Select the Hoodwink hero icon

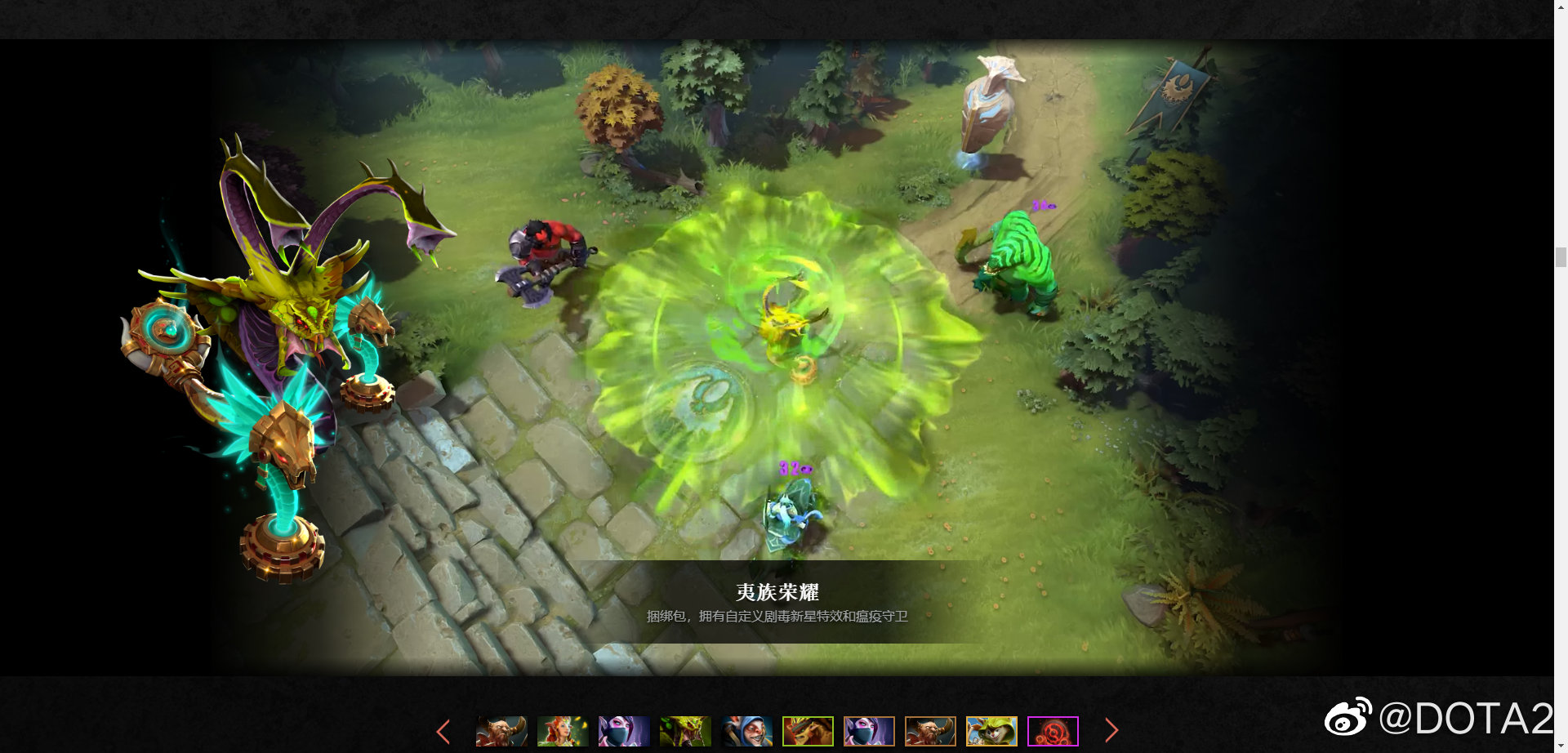click(x=991, y=731)
